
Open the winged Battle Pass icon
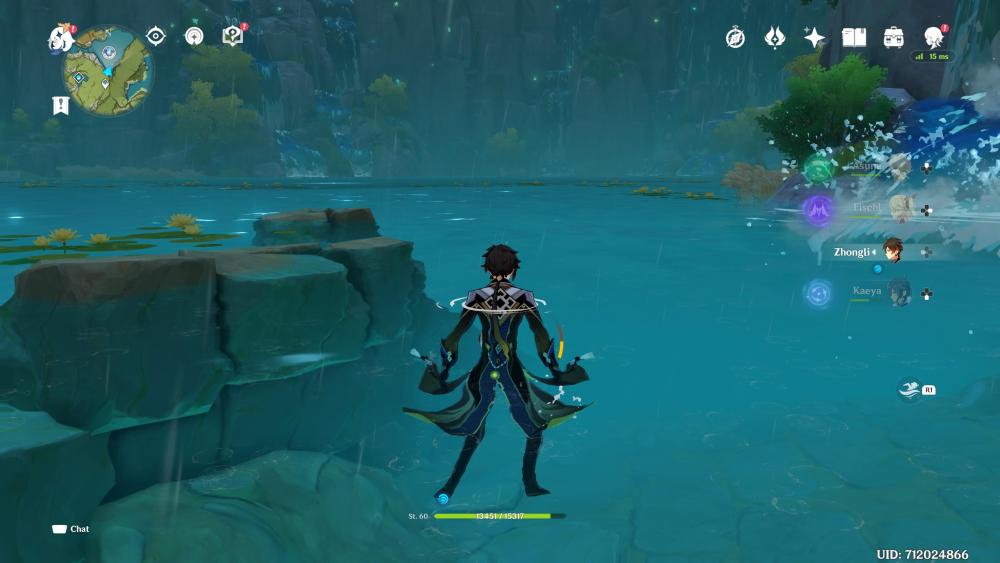[x=775, y=38]
